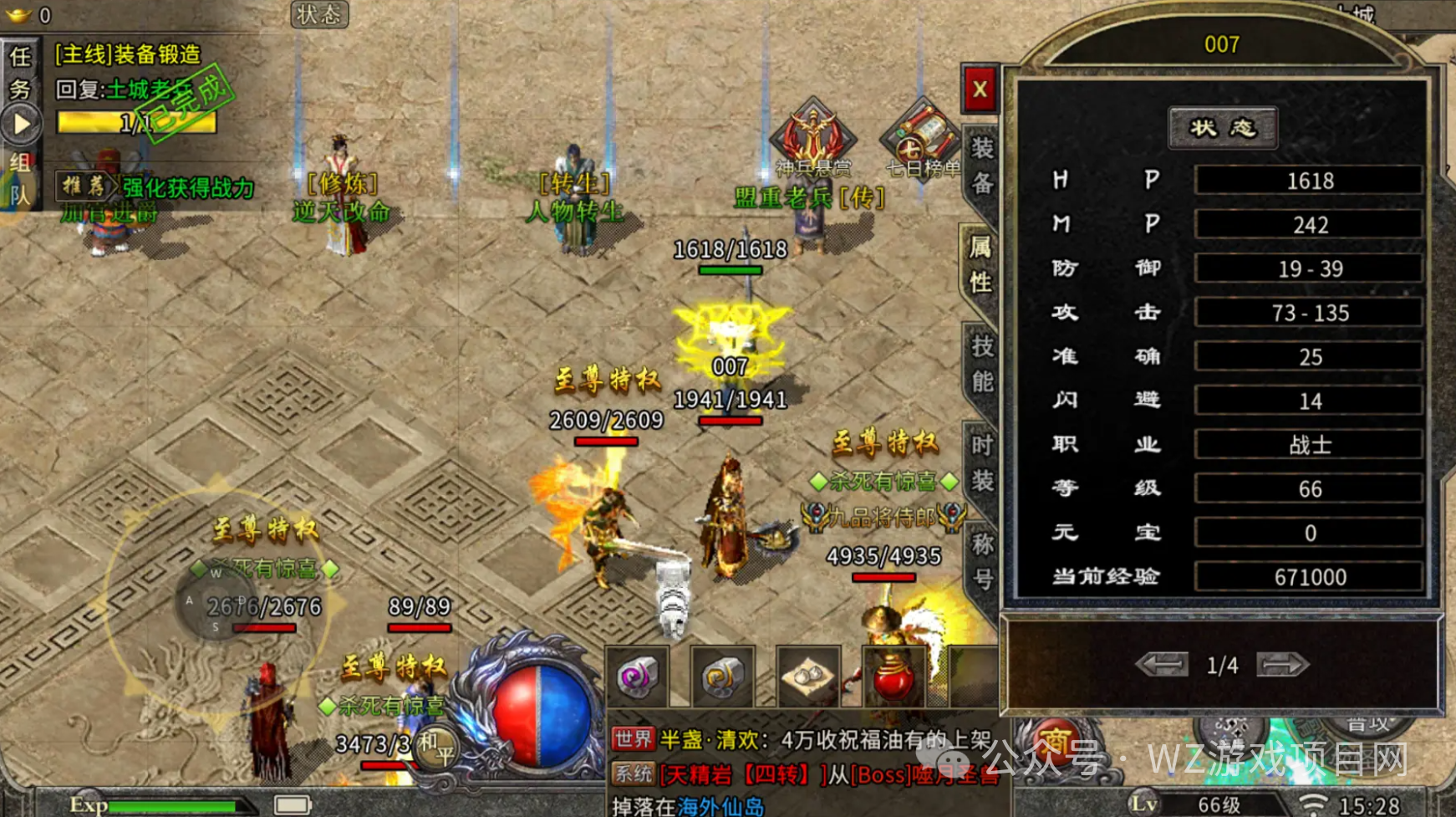Show the 技能 skills tab
Image resolution: width=1456 pixels, height=817 pixels.
981,365
